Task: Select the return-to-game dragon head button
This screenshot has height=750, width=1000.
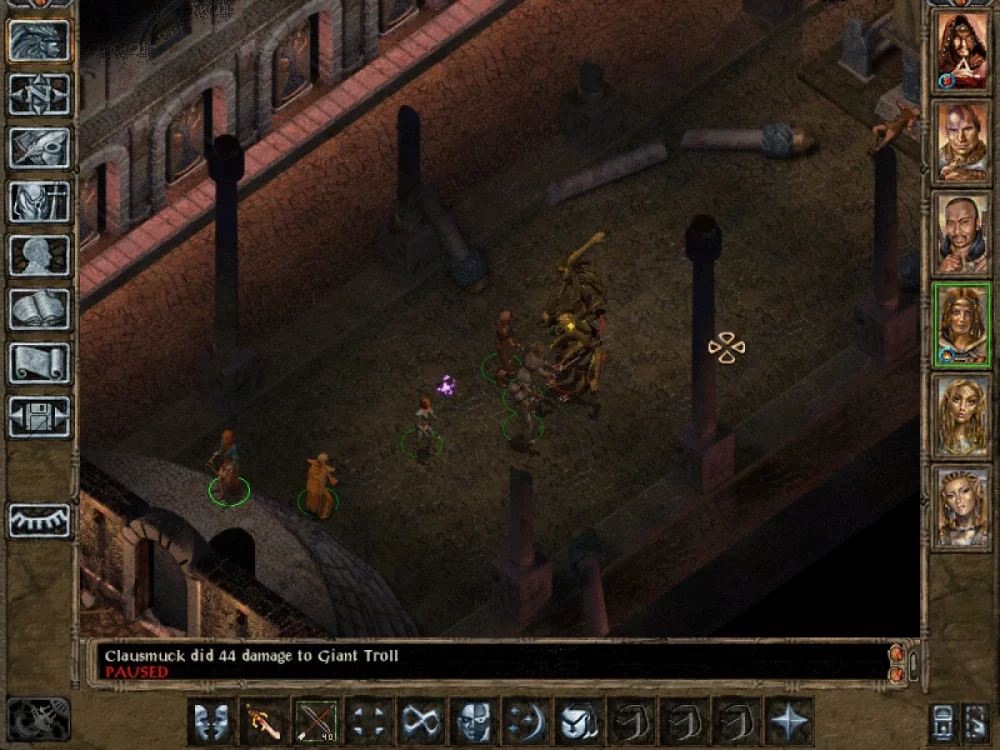Action: pos(40,40)
